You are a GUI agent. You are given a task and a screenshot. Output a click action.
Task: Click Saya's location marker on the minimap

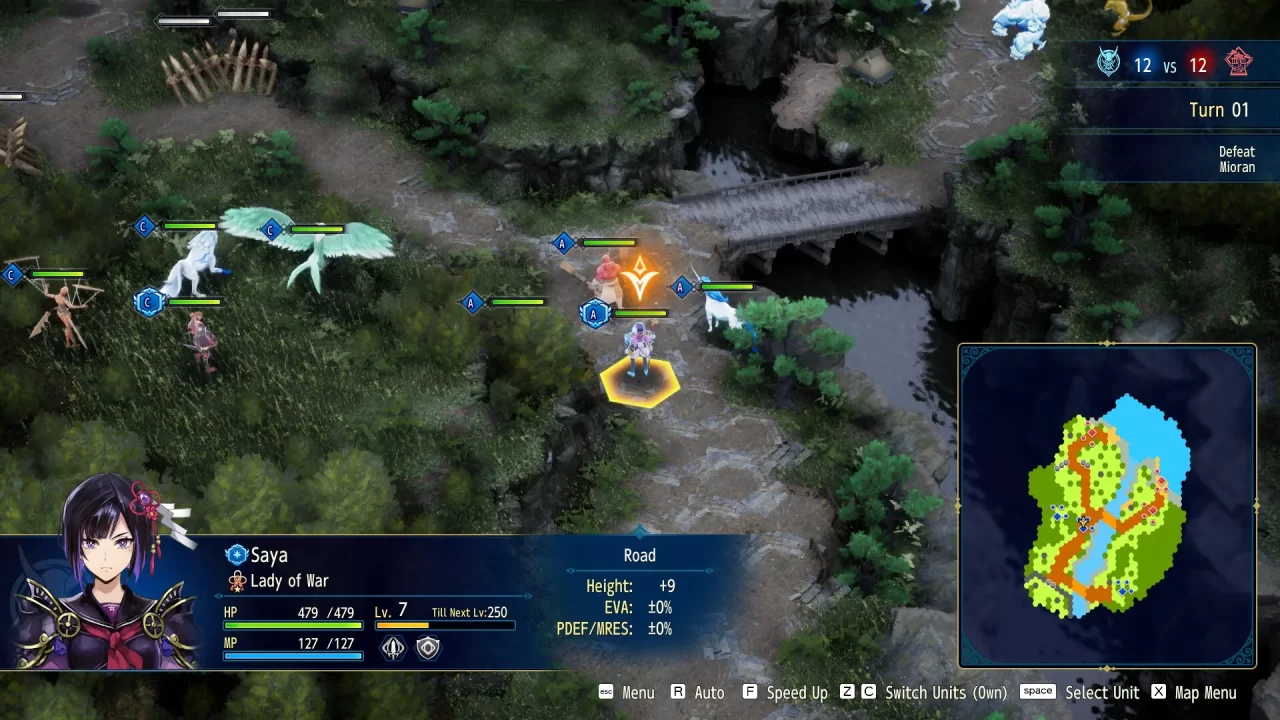coord(1083,522)
